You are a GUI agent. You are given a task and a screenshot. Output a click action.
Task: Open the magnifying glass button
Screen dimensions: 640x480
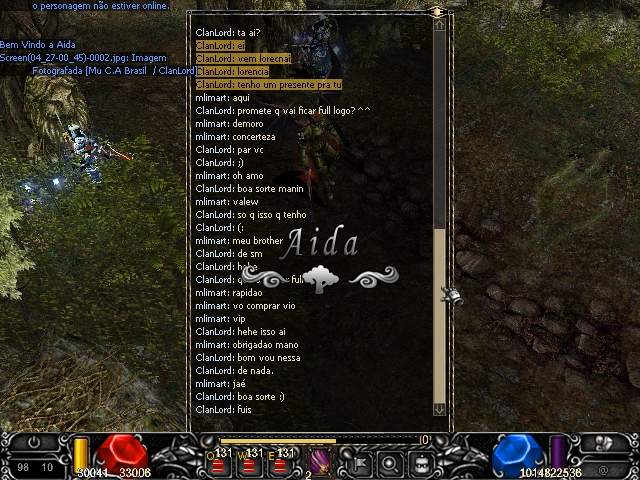tap(391, 463)
